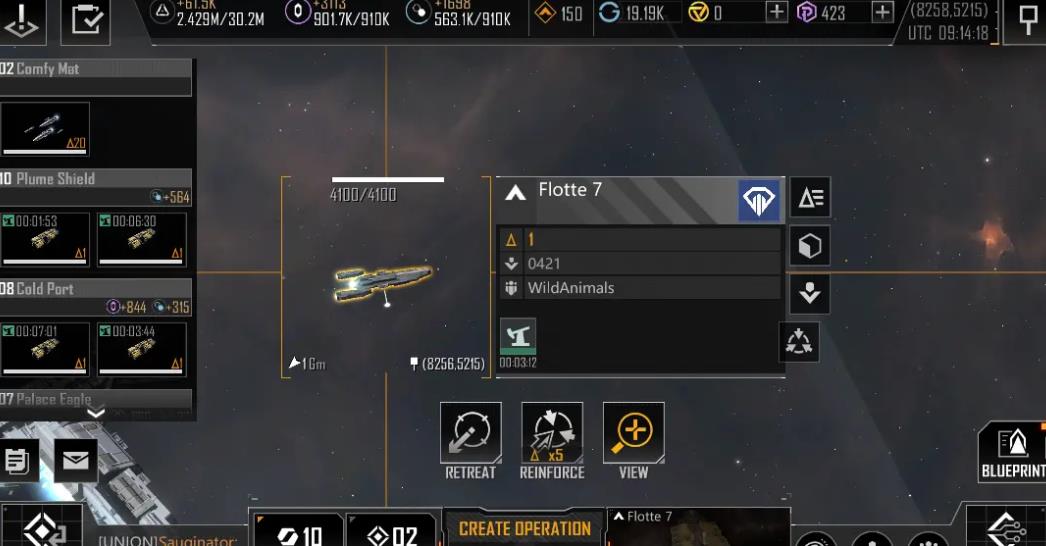This screenshot has width=1046, height=546.
Task: Open the Create Operation panel
Action: tap(524, 529)
